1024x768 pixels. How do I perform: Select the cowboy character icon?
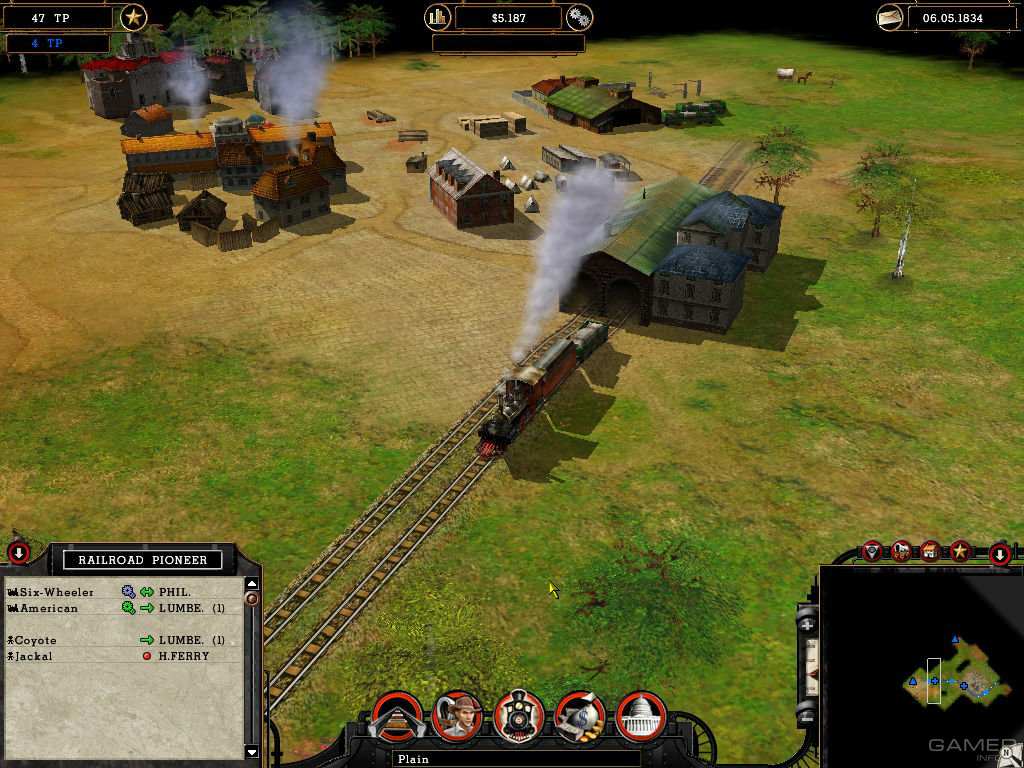point(458,716)
